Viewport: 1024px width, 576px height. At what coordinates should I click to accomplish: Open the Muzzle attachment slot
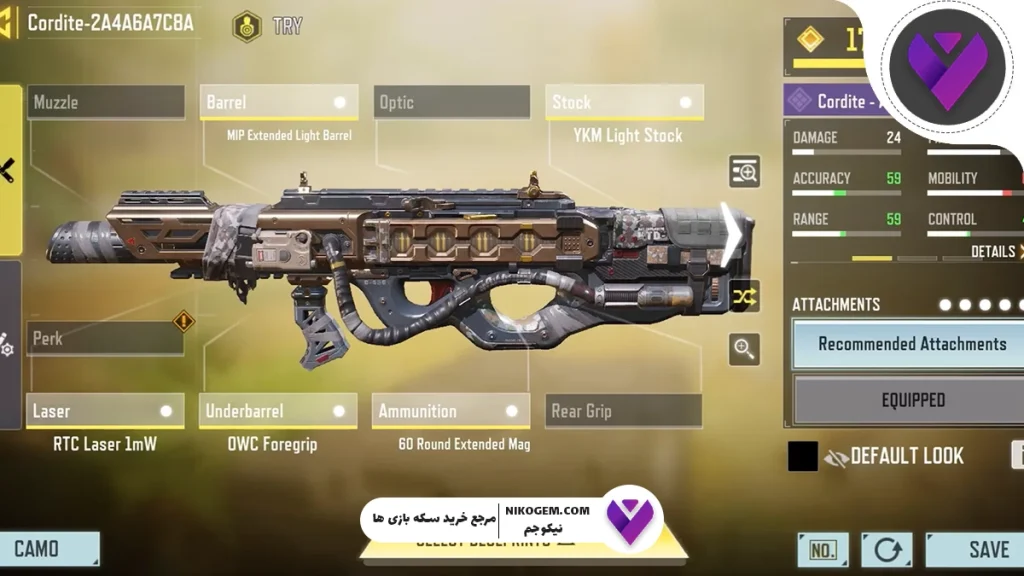point(105,102)
